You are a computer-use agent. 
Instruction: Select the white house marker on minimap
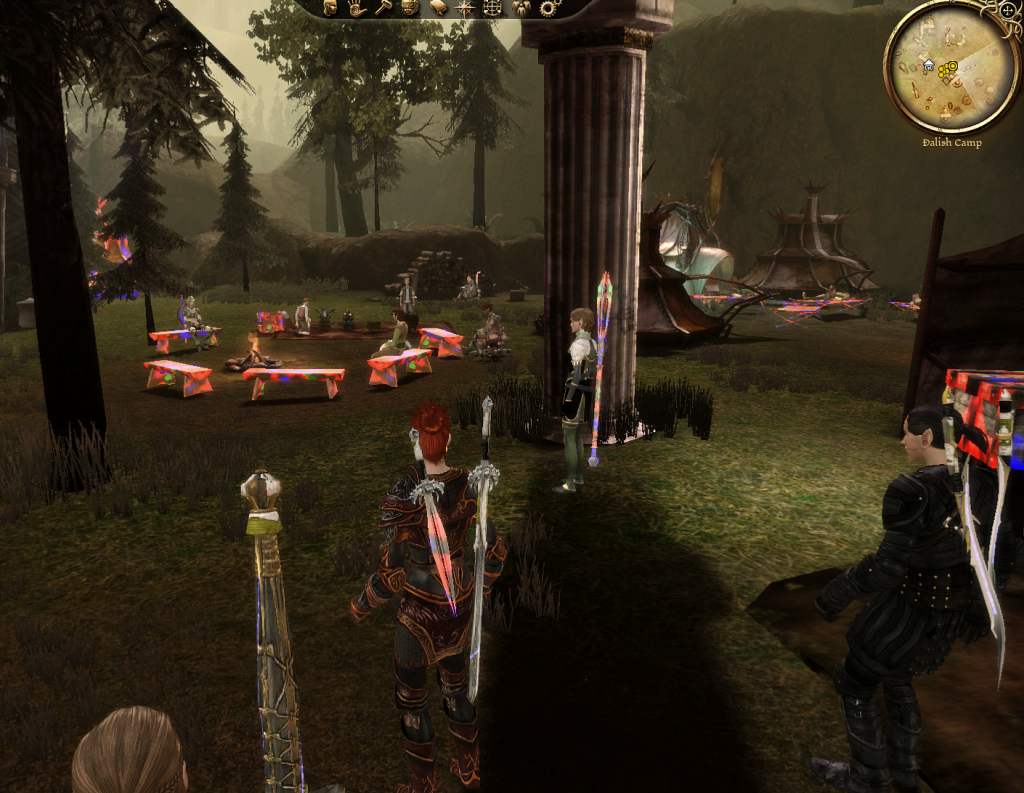point(929,65)
